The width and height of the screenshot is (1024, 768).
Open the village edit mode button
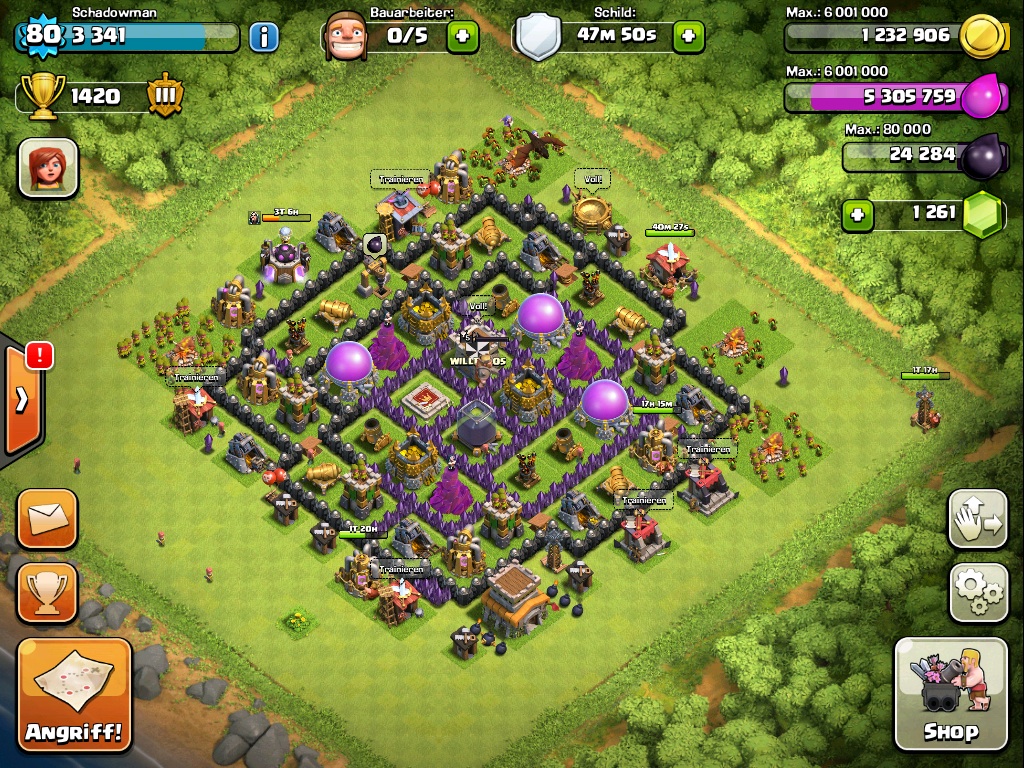click(x=976, y=518)
